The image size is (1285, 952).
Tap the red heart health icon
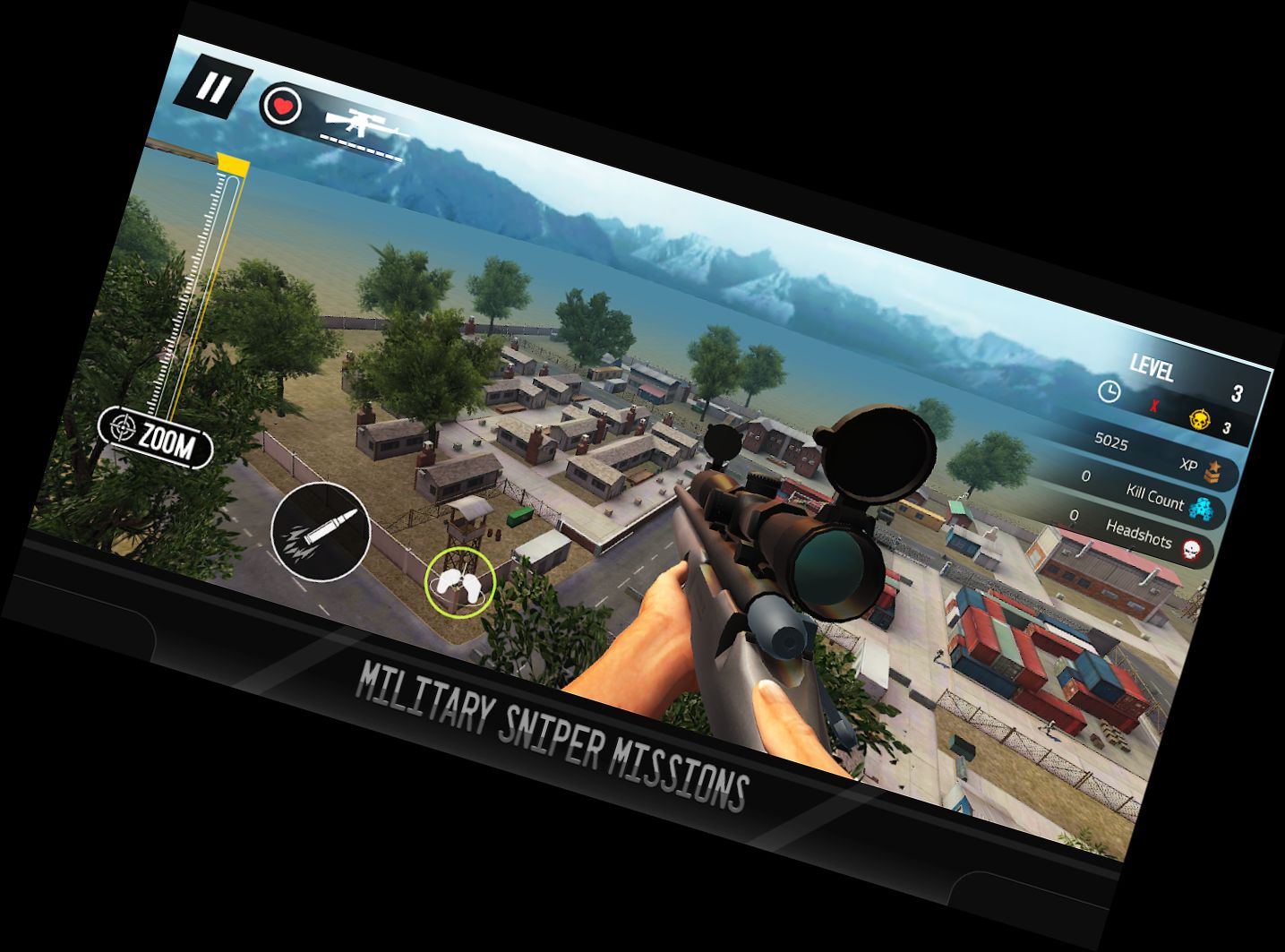[282, 107]
